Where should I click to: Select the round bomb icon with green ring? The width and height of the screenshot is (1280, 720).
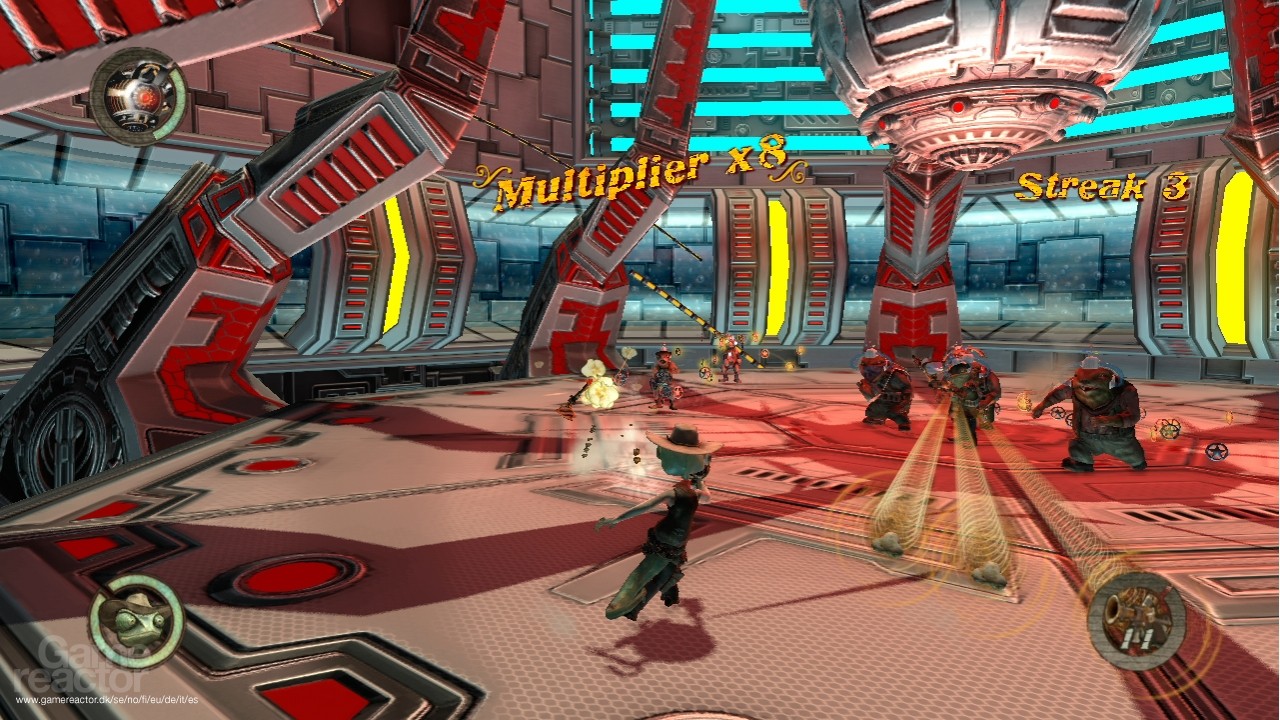tap(137, 97)
